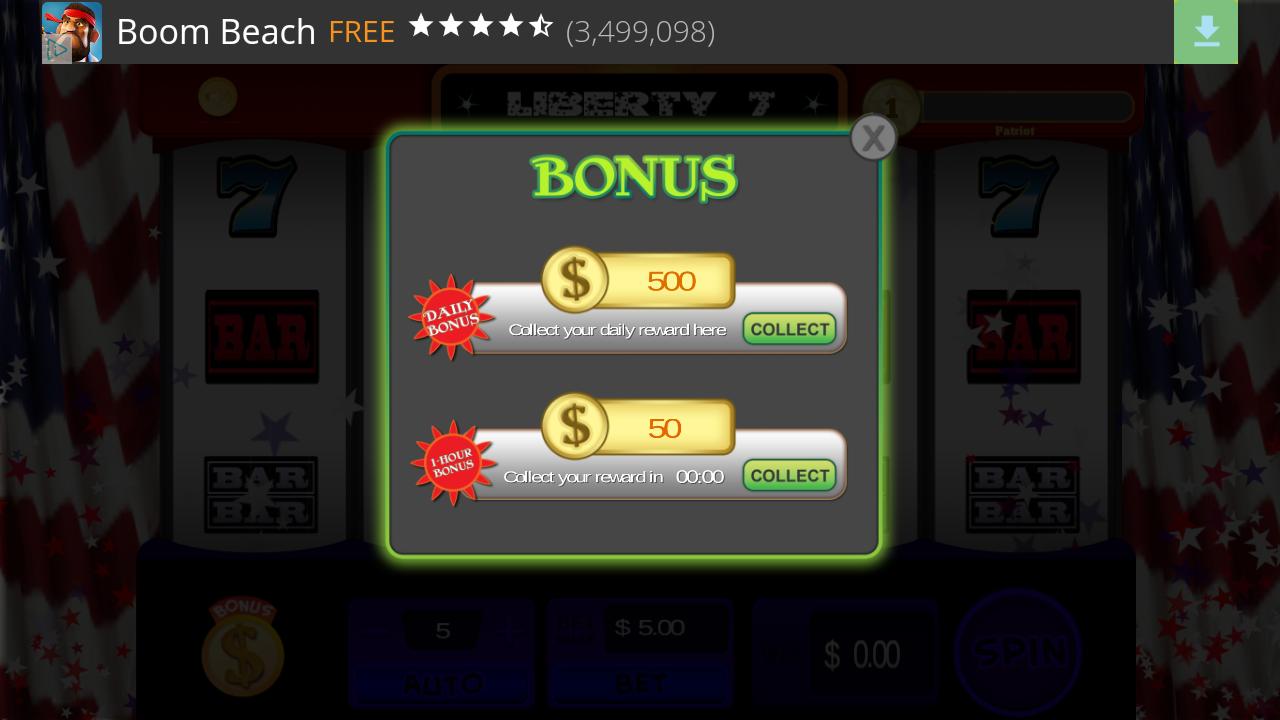Click the 1-Hour Bonus red starburst badge

(453, 463)
